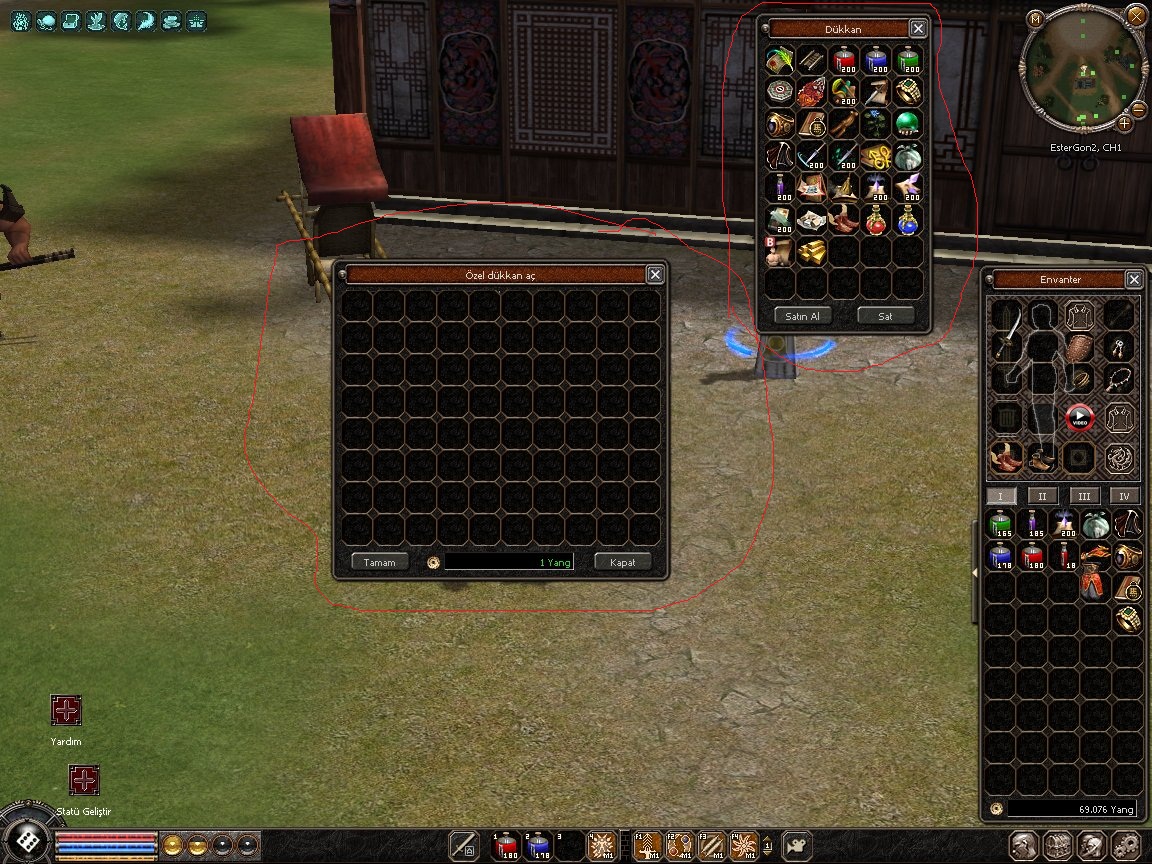Open the gear settings button
Viewport: 1152px width, 864px height.
coord(1124,845)
